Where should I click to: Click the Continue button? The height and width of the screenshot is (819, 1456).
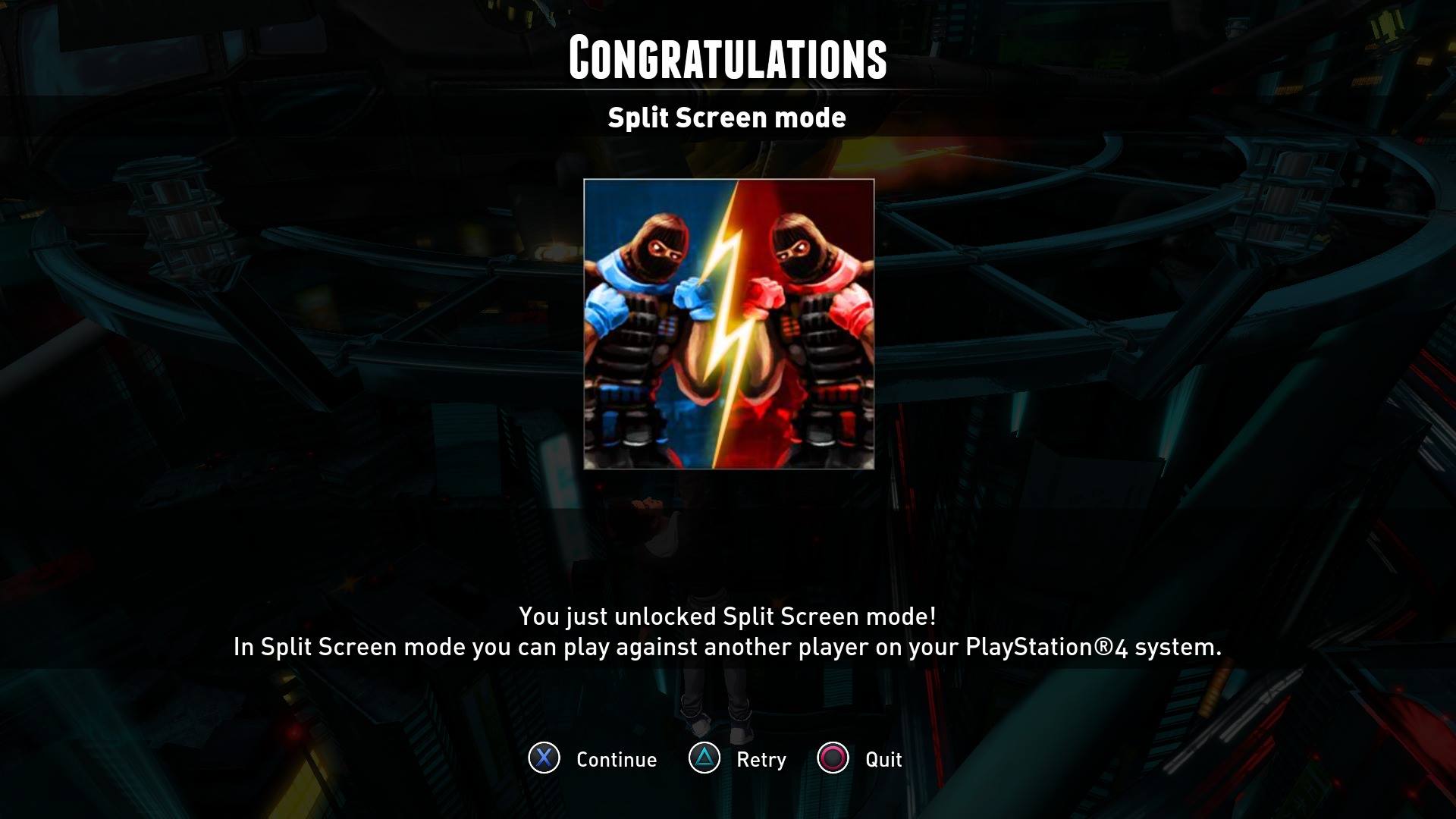[616, 759]
